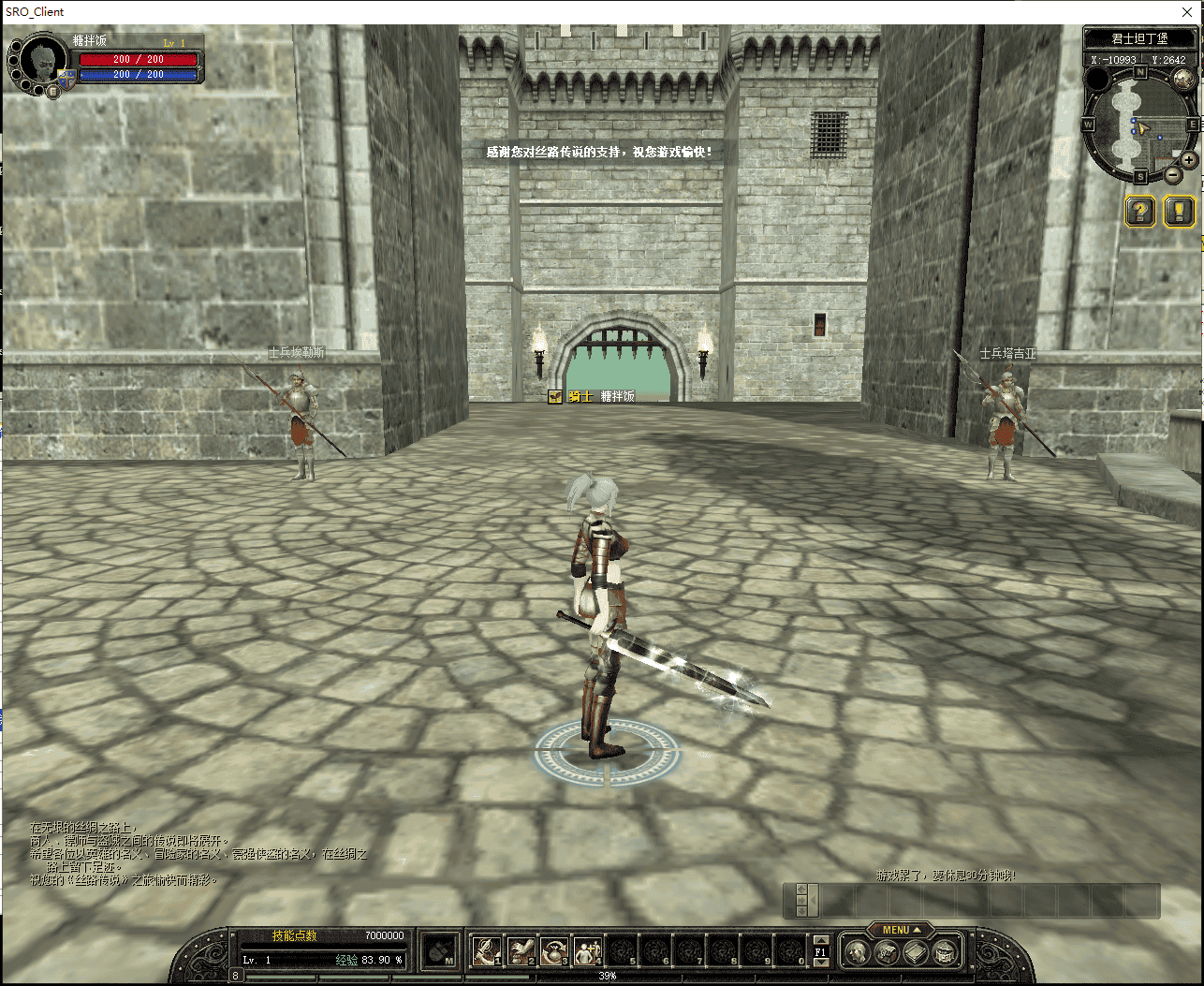Open the yellow exclamation mark notice button
1204x986 pixels.
coord(1179,212)
